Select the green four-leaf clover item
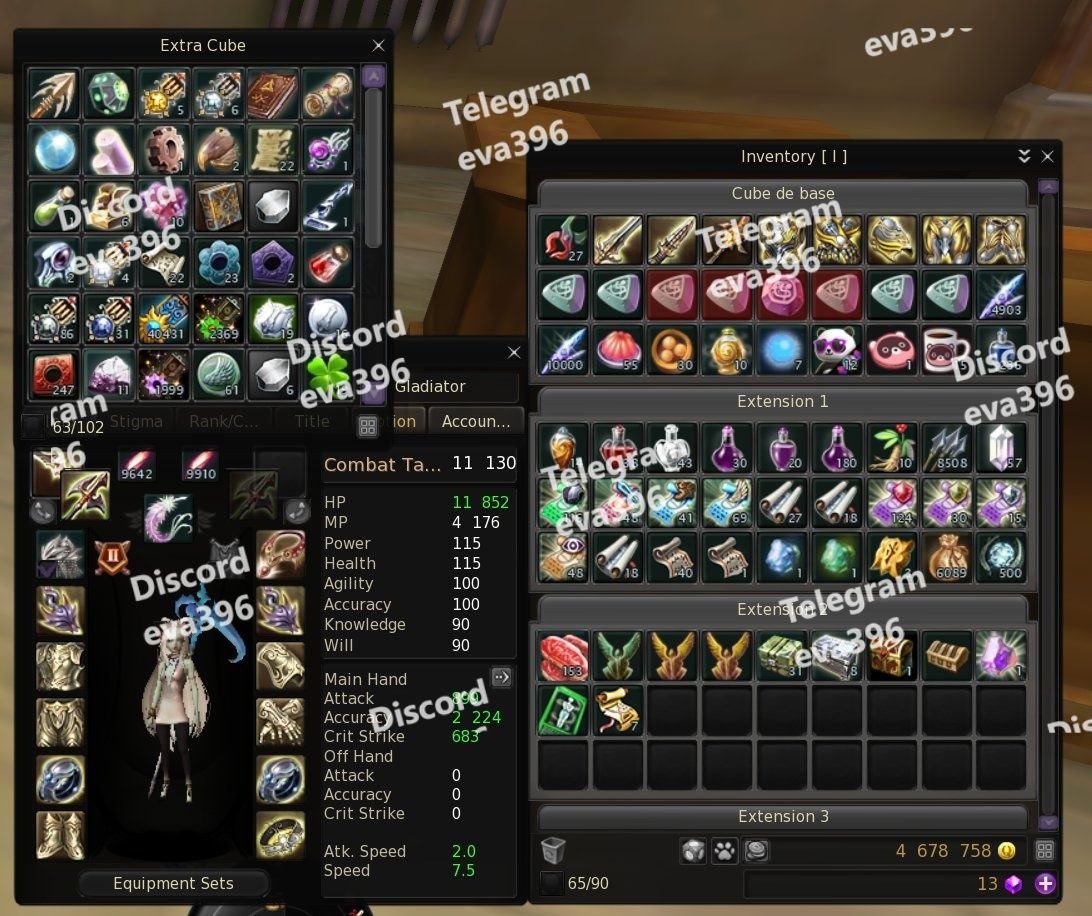This screenshot has width=1092, height=916. click(x=328, y=374)
